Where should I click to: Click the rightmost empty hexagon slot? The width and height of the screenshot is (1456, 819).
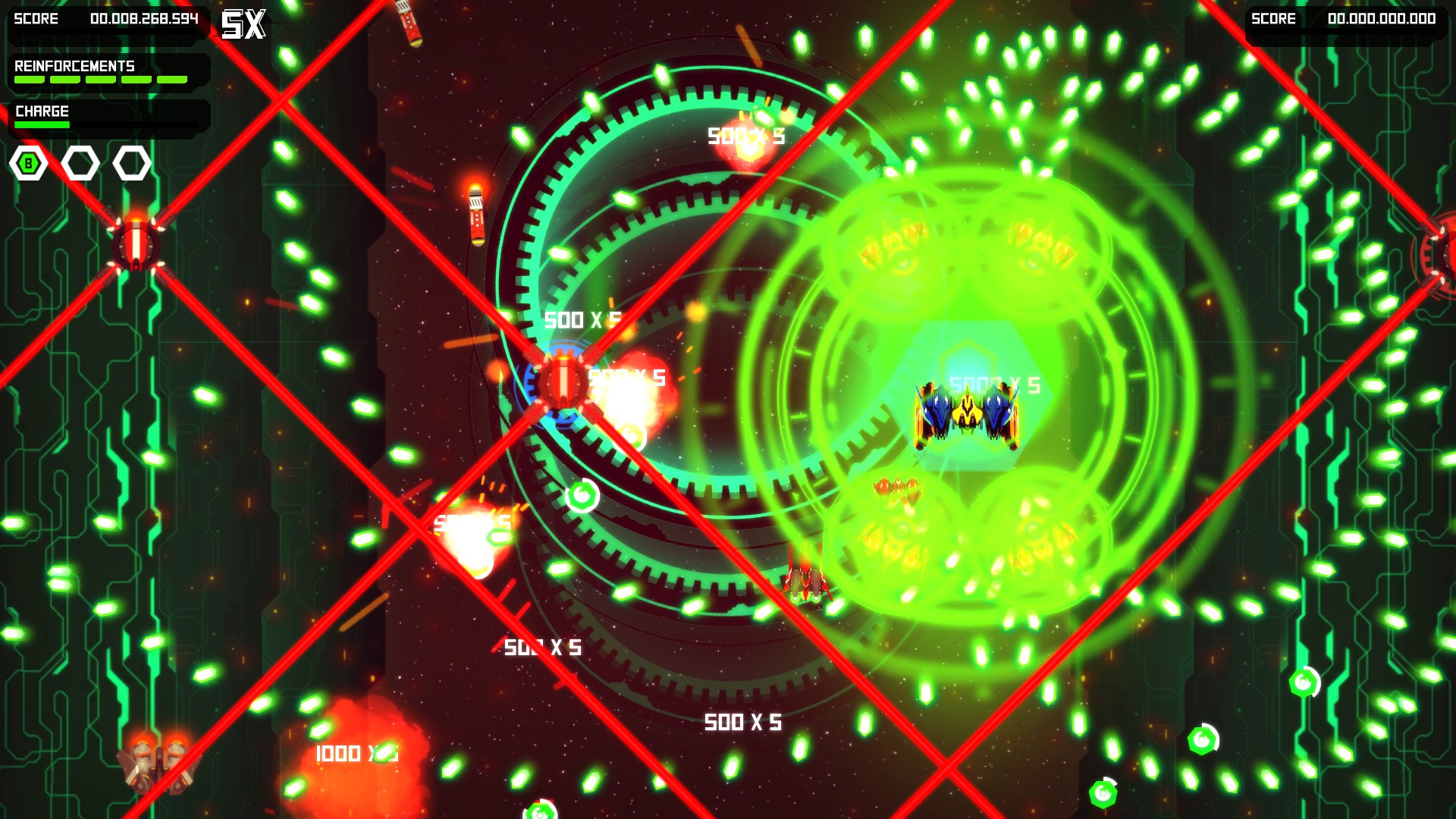pyautogui.click(x=131, y=162)
